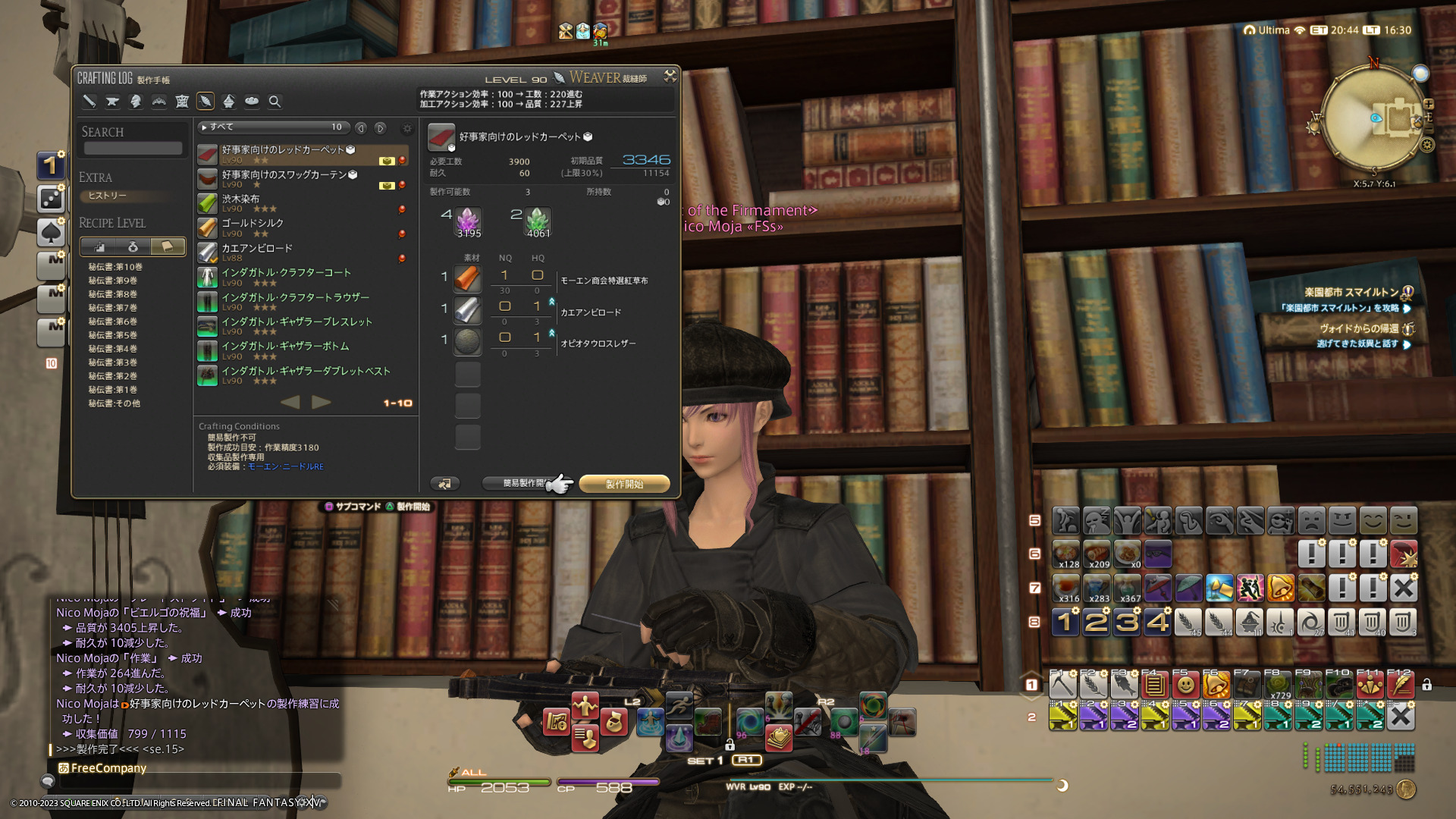Viewport: 1456px width, 819px height.
Task: Choose the 簡易製作 quick synthesis button
Action: click(x=523, y=483)
